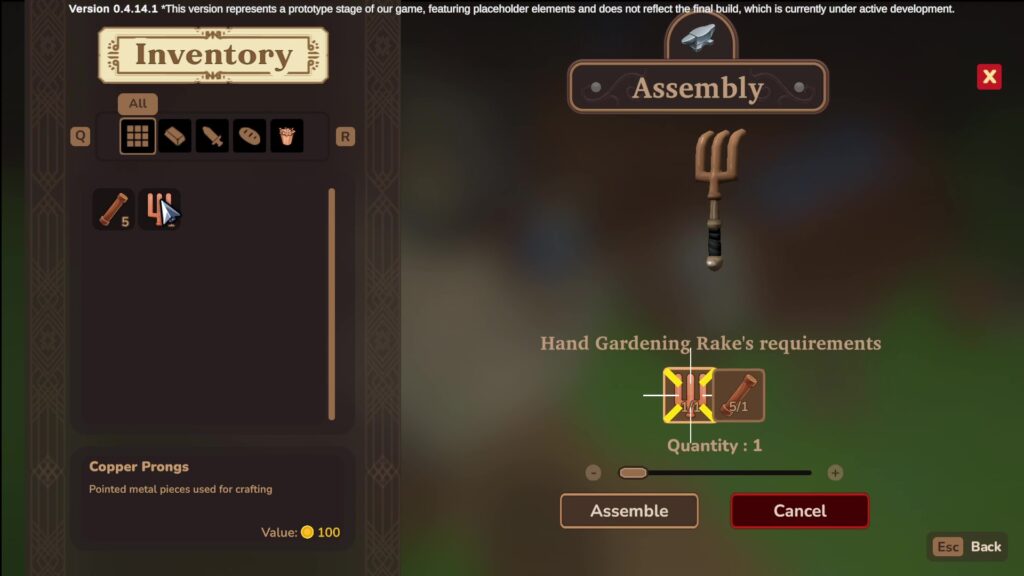Open the sword weapons category tab
The image size is (1024, 576).
[x=212, y=136]
